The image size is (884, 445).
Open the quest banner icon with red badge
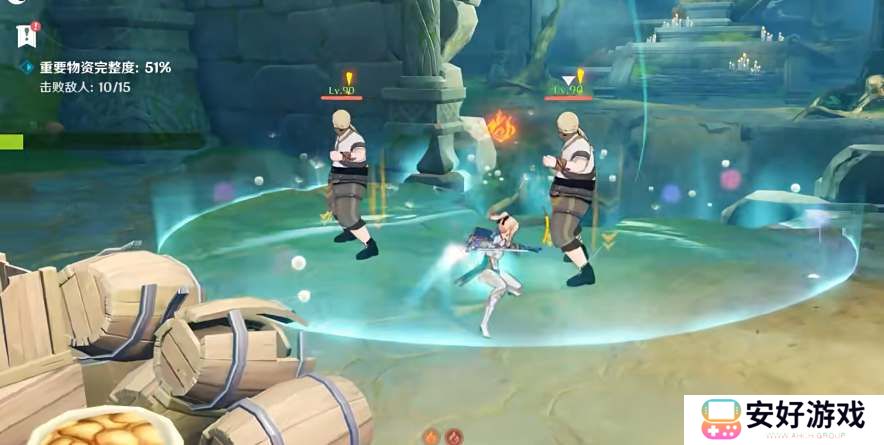point(27,36)
